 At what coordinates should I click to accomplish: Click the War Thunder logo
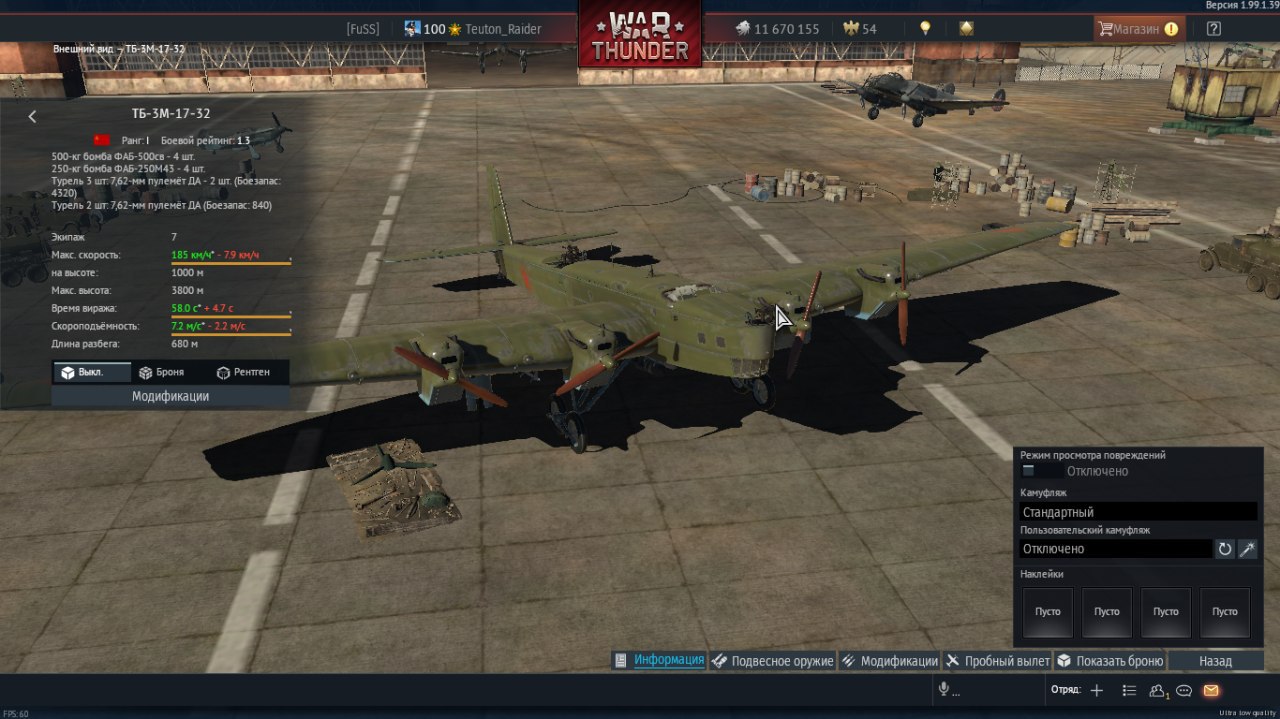coord(640,36)
